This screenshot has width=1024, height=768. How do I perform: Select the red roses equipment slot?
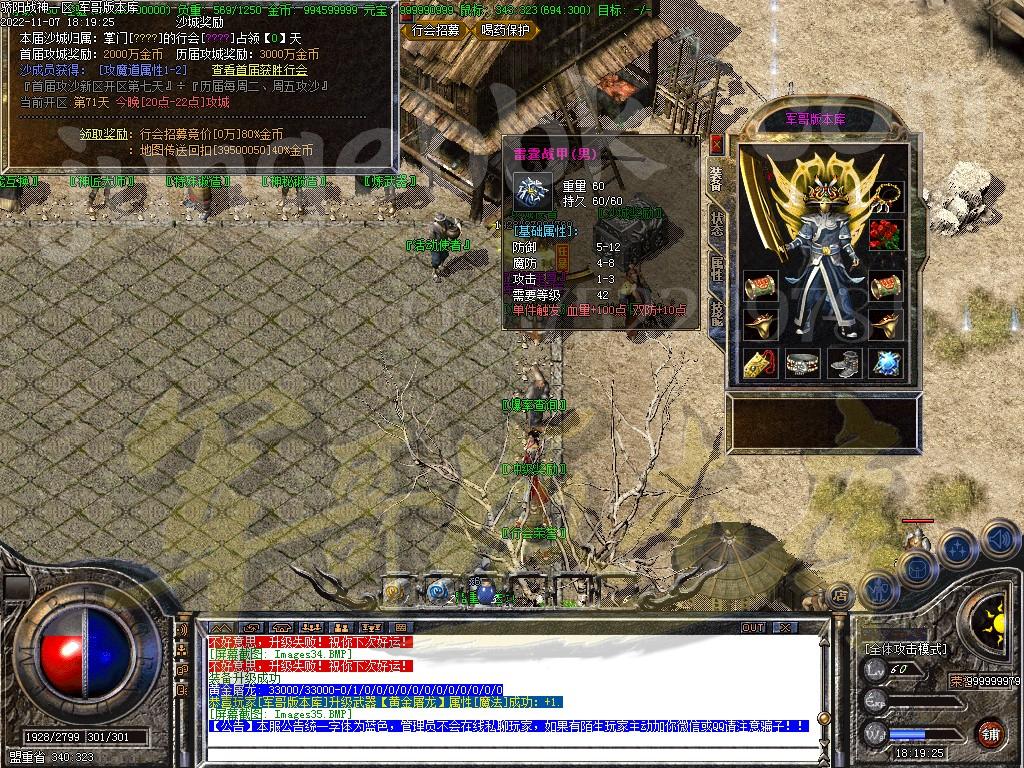coord(883,236)
